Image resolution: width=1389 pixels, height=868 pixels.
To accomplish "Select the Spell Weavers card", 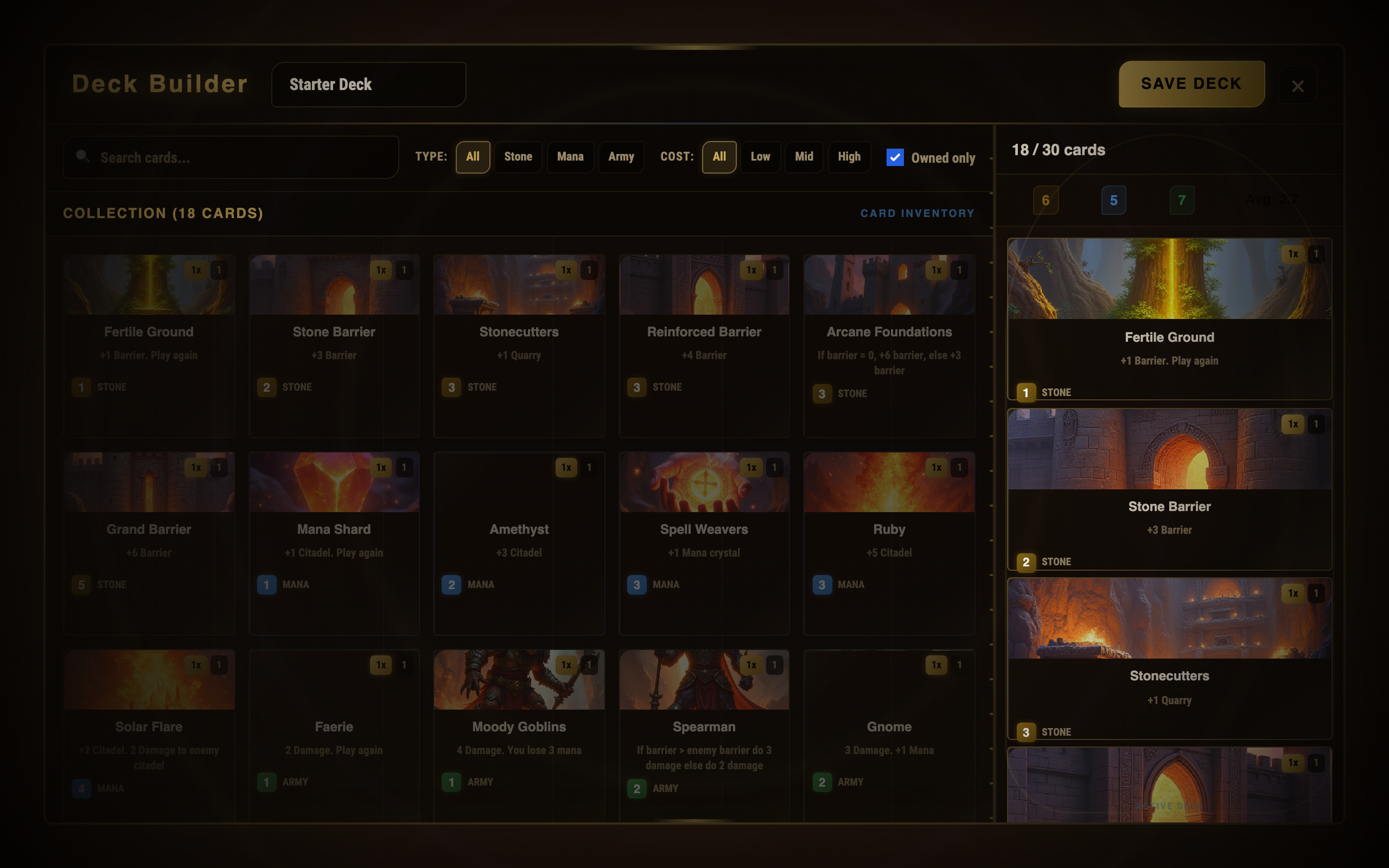I will (704, 543).
